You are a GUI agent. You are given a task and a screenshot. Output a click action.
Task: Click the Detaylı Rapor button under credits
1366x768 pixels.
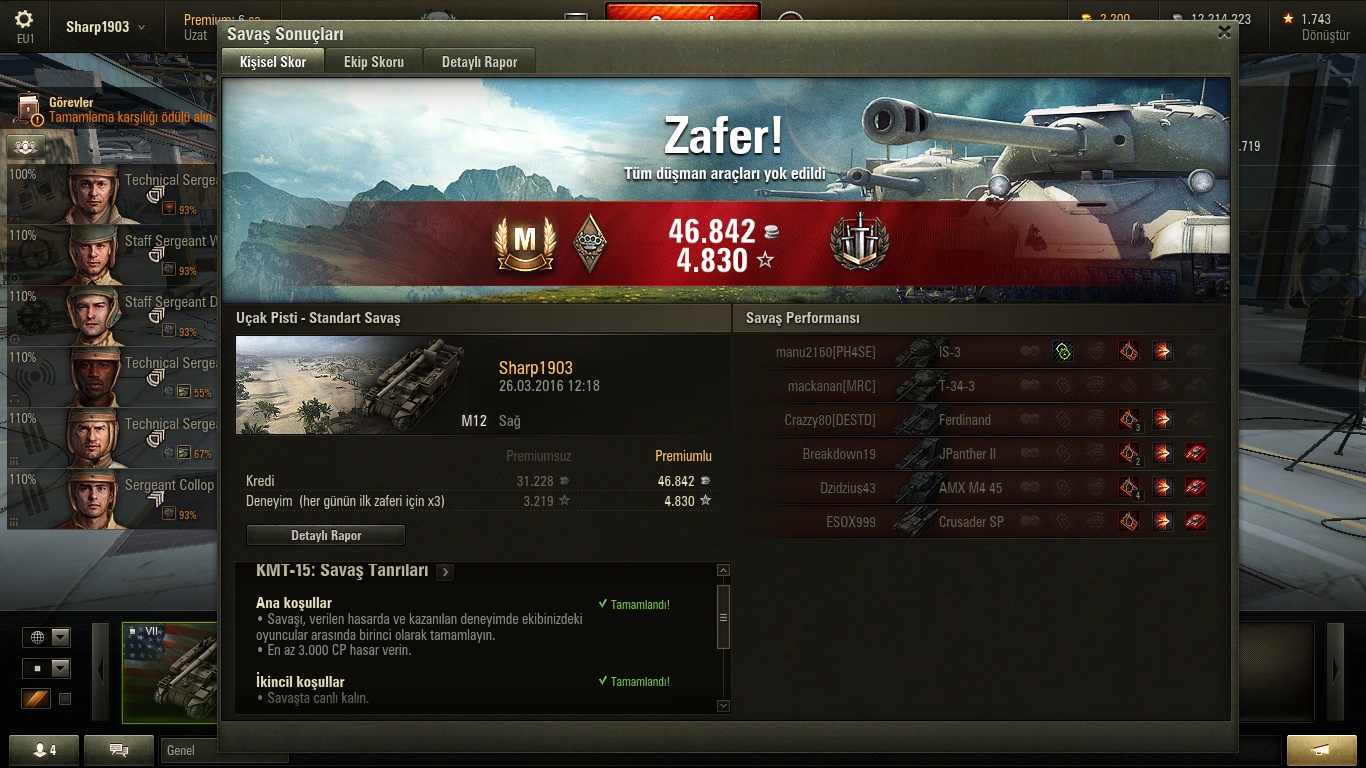coord(326,535)
